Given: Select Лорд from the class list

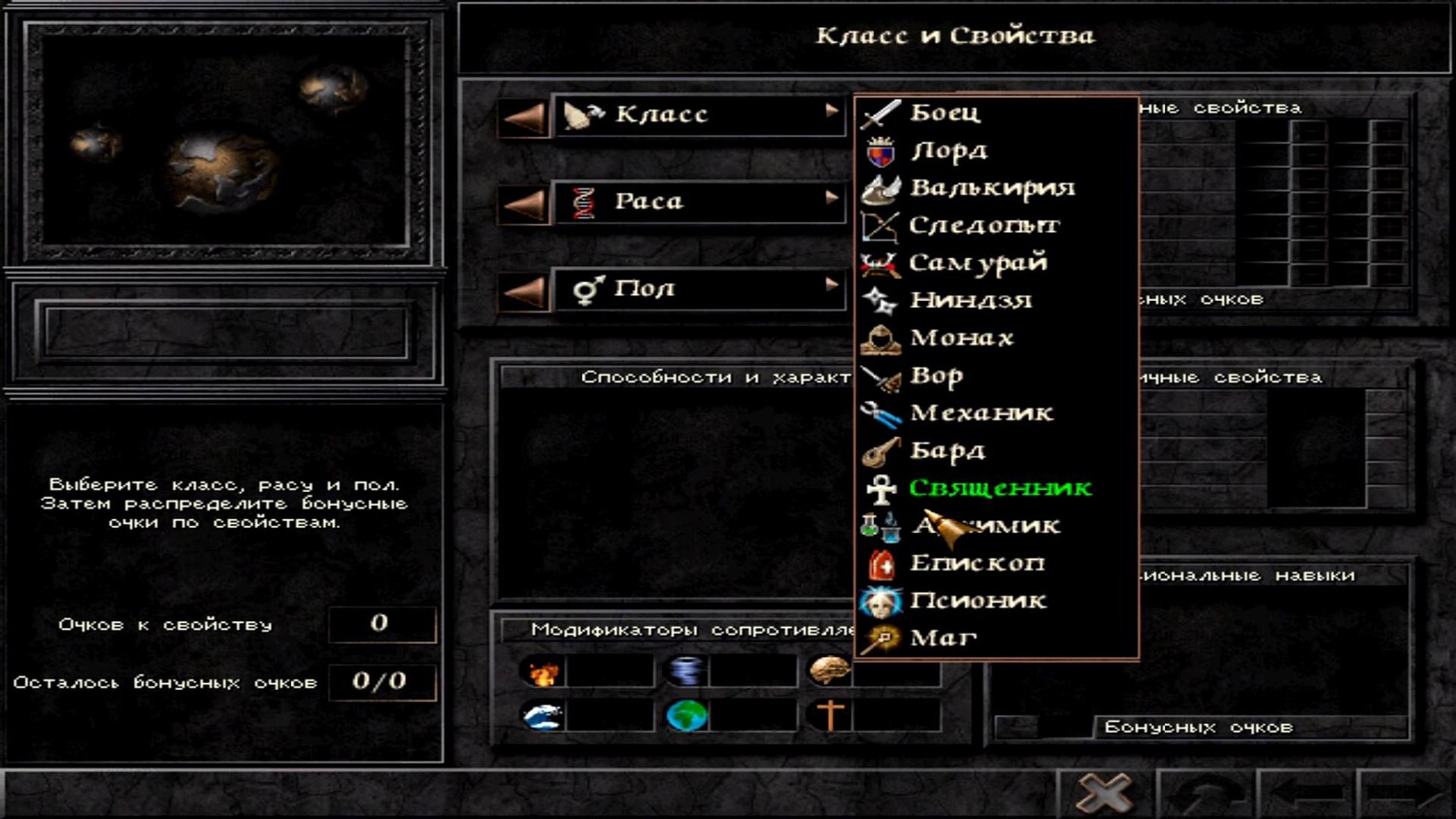Looking at the screenshot, I should point(948,150).
